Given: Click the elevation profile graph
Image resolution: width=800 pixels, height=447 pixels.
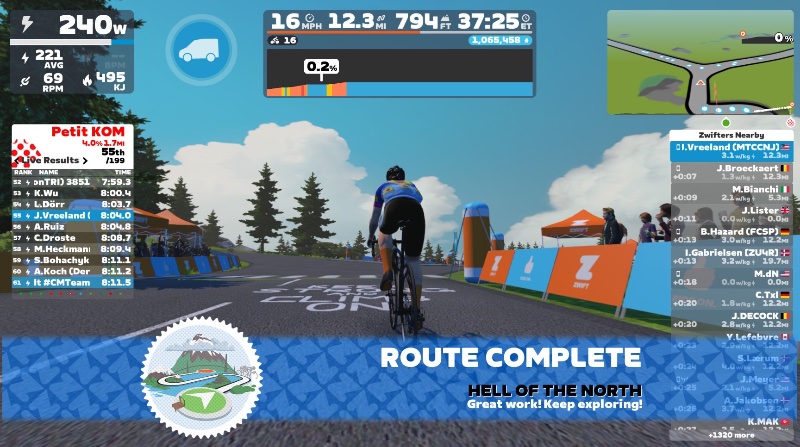Looking at the screenshot, I should (x=400, y=75).
